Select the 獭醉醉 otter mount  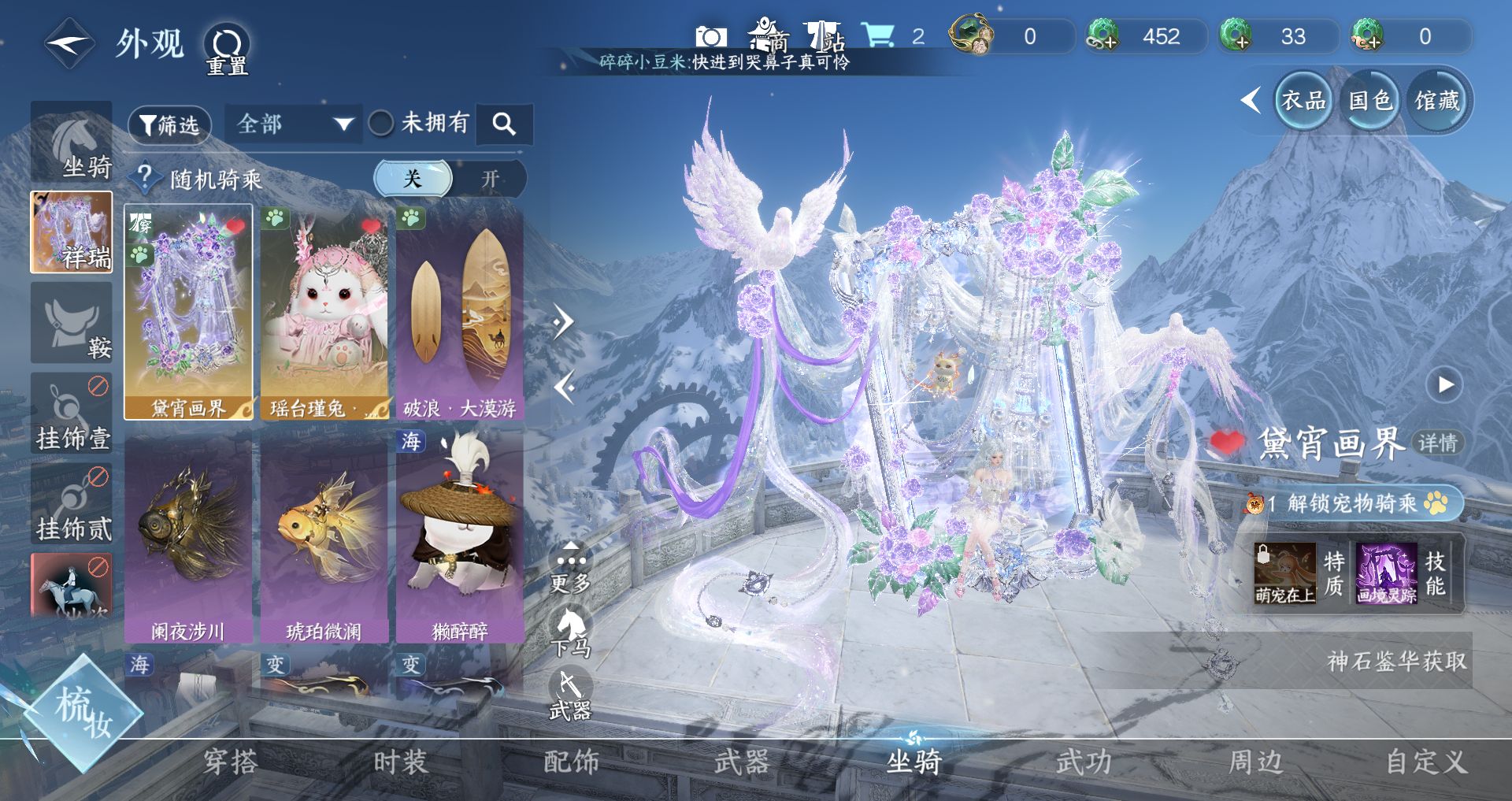tap(460, 536)
